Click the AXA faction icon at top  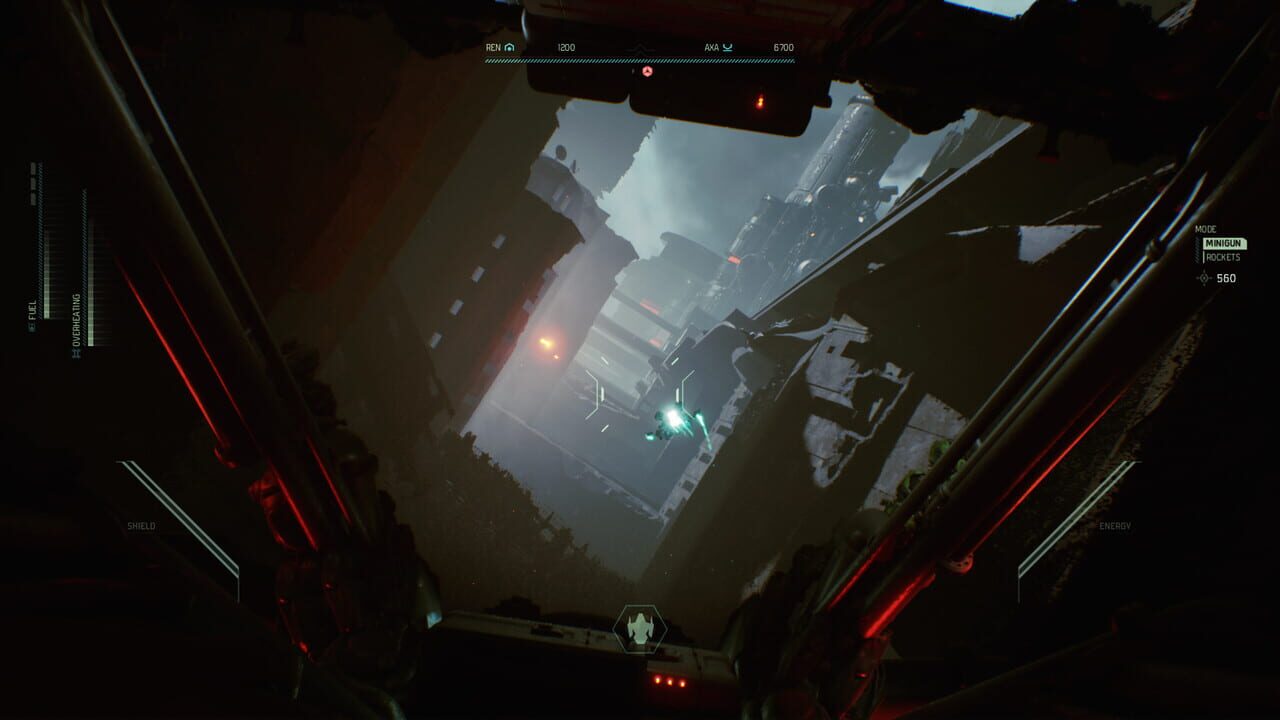pos(729,47)
